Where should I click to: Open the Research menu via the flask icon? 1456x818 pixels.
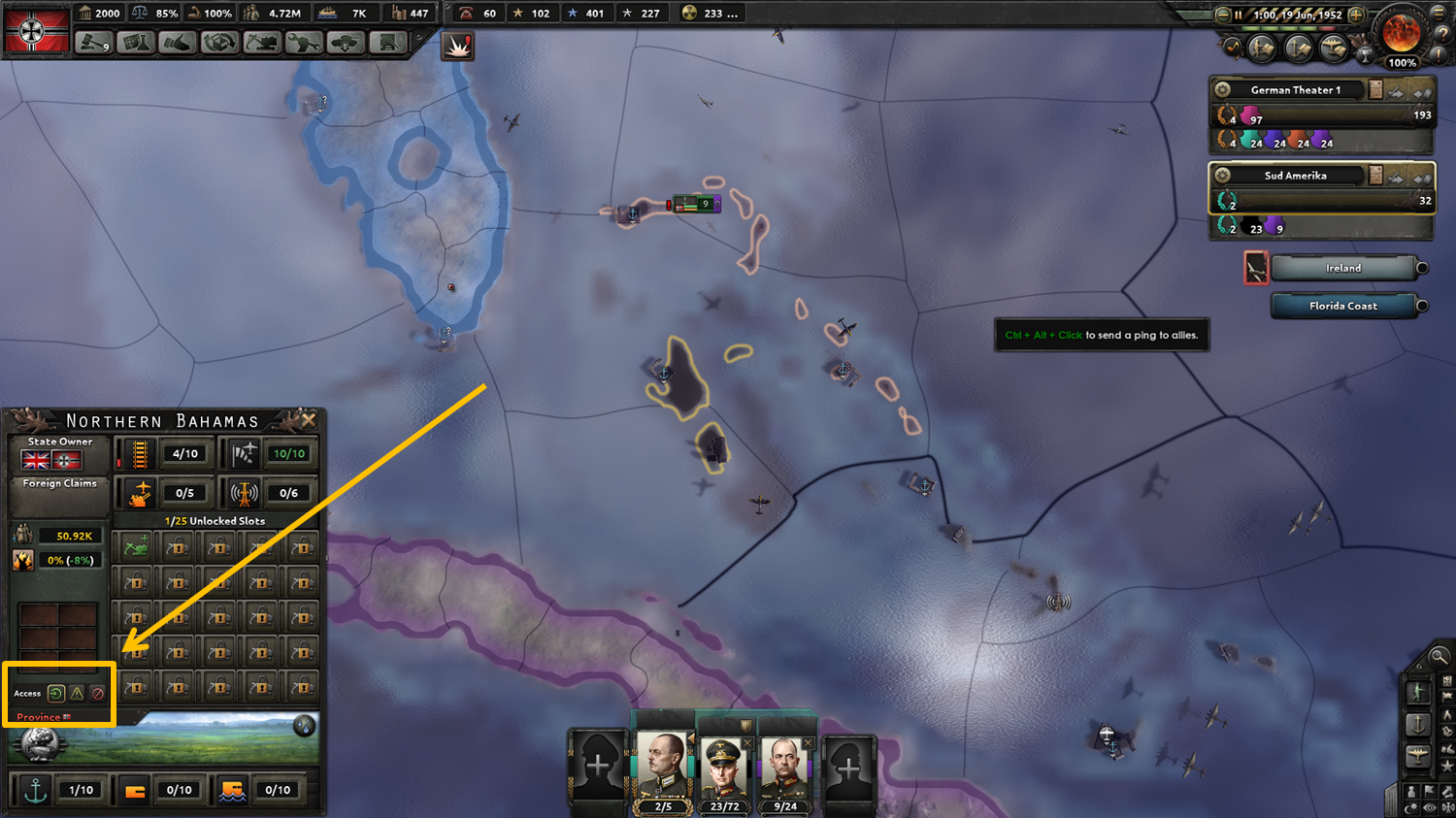(x=136, y=44)
